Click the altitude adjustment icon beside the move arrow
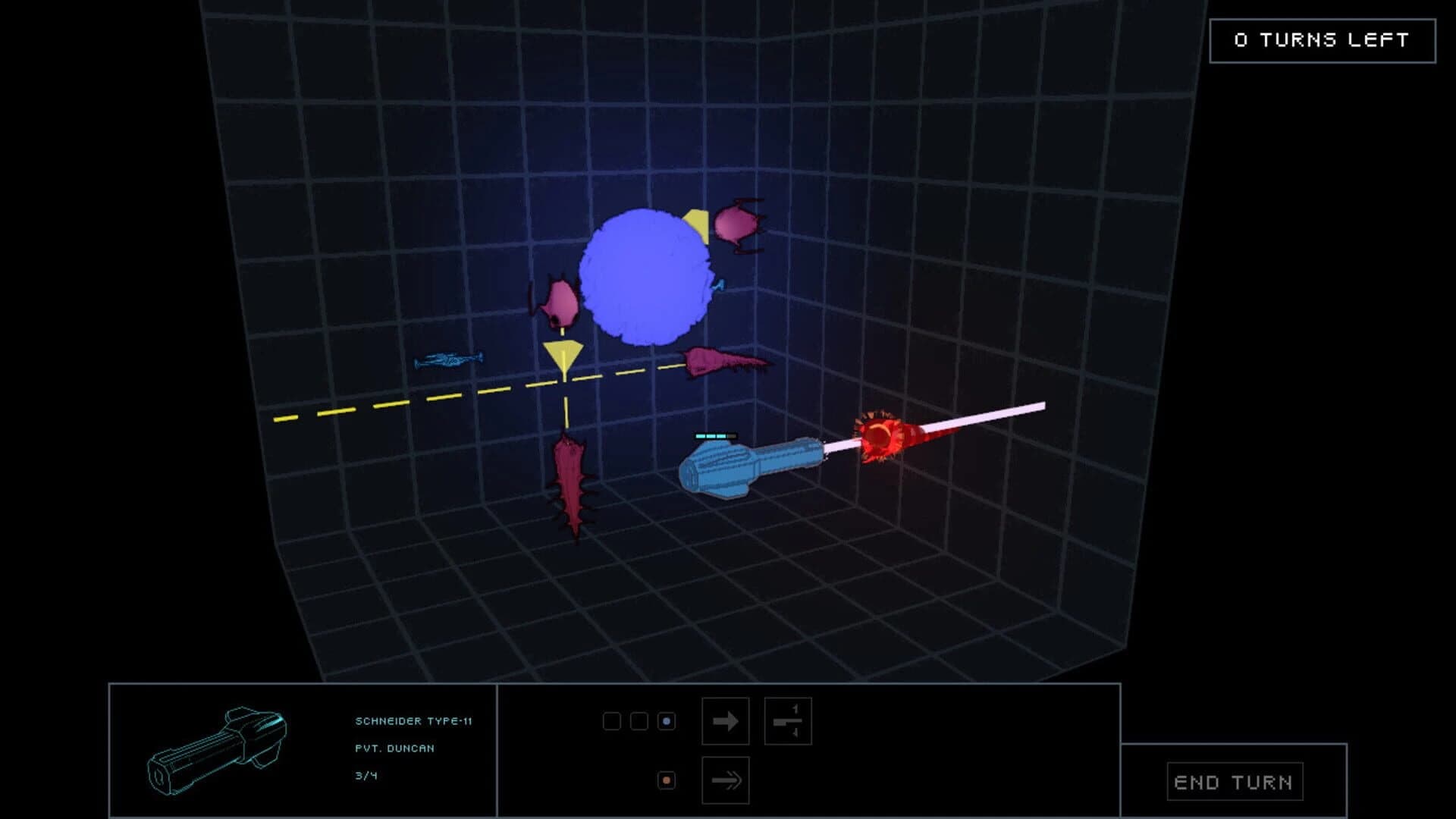The height and width of the screenshot is (819, 1456). point(789,722)
